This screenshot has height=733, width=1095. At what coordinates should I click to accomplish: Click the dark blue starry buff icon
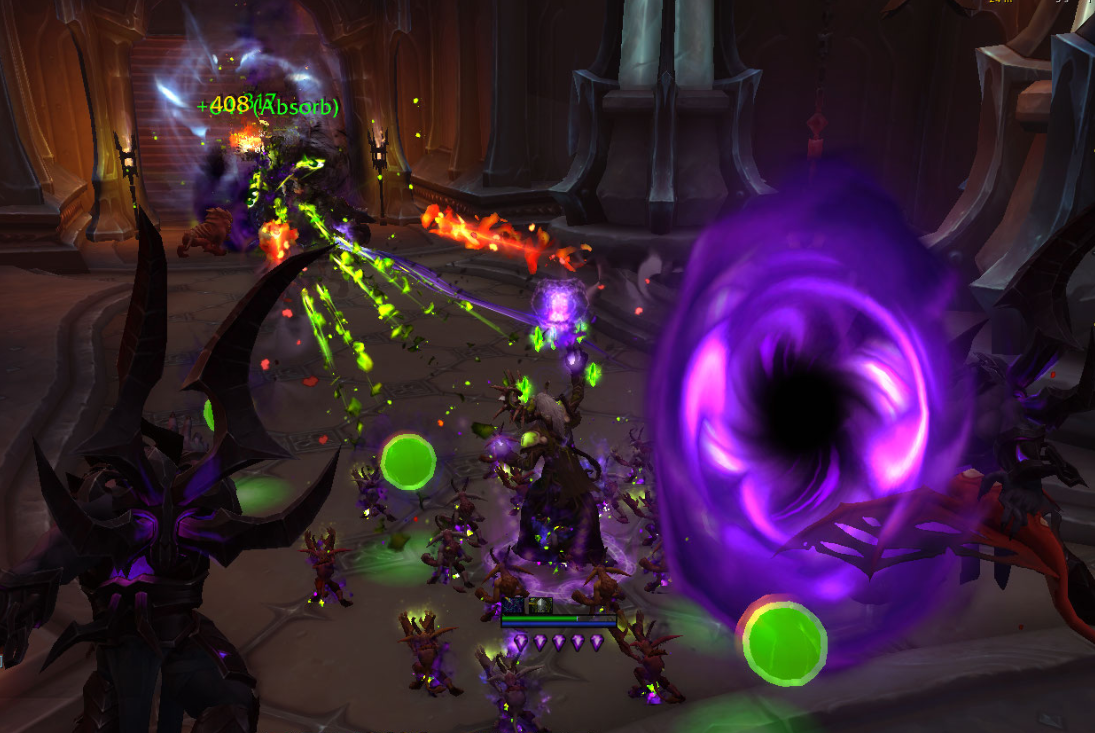pos(514,605)
